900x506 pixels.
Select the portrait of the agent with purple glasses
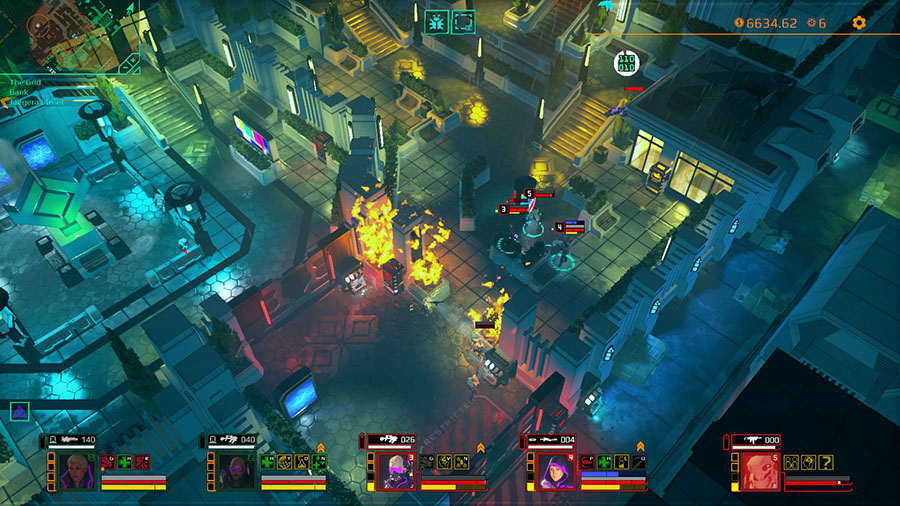(236, 469)
